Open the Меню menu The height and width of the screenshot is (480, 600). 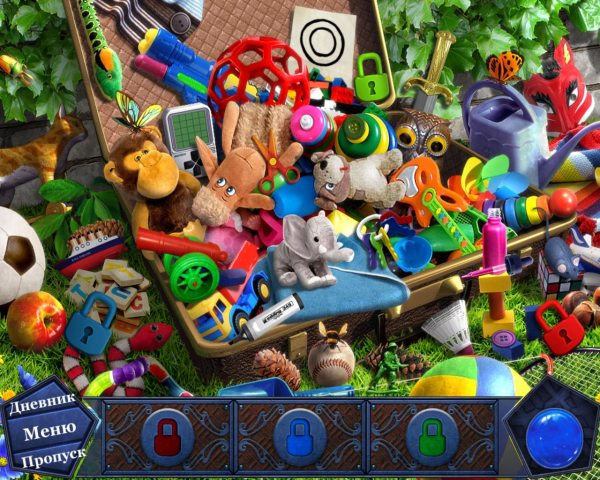click(x=48, y=432)
